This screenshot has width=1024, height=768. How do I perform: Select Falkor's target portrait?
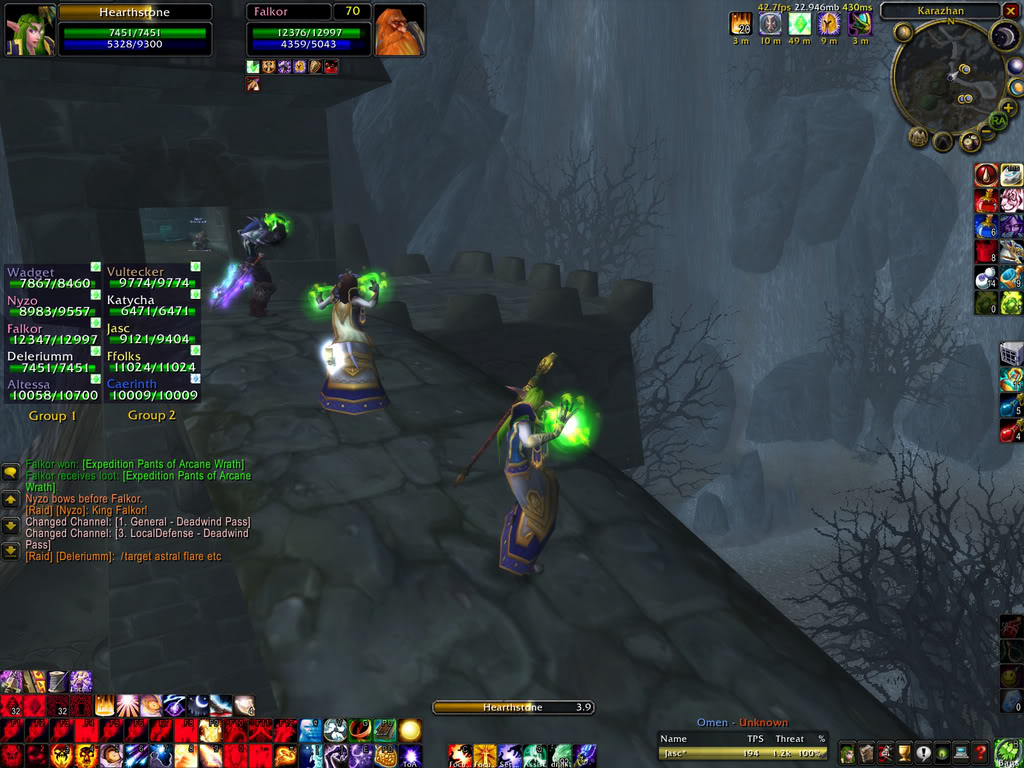click(399, 30)
